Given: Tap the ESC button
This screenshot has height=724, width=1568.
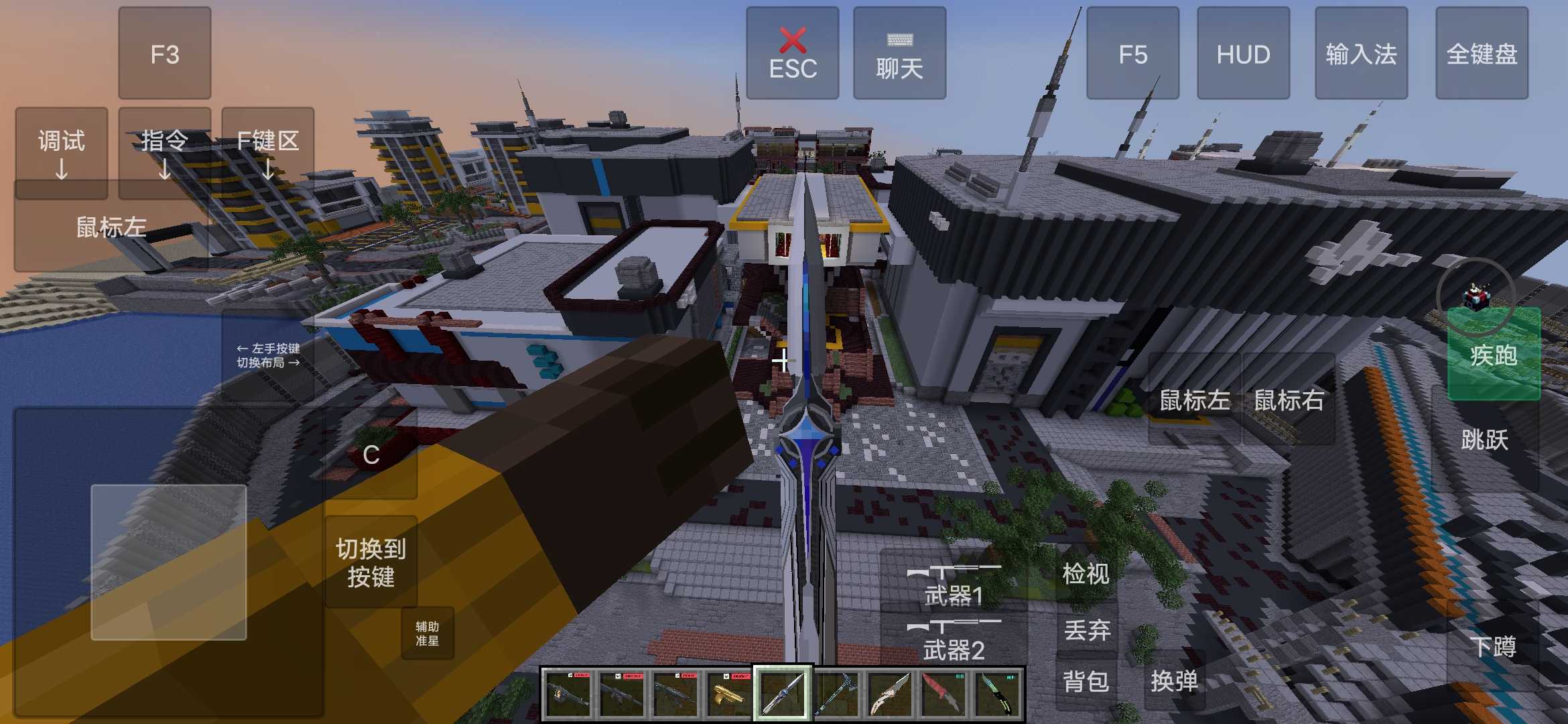Looking at the screenshot, I should [793, 54].
